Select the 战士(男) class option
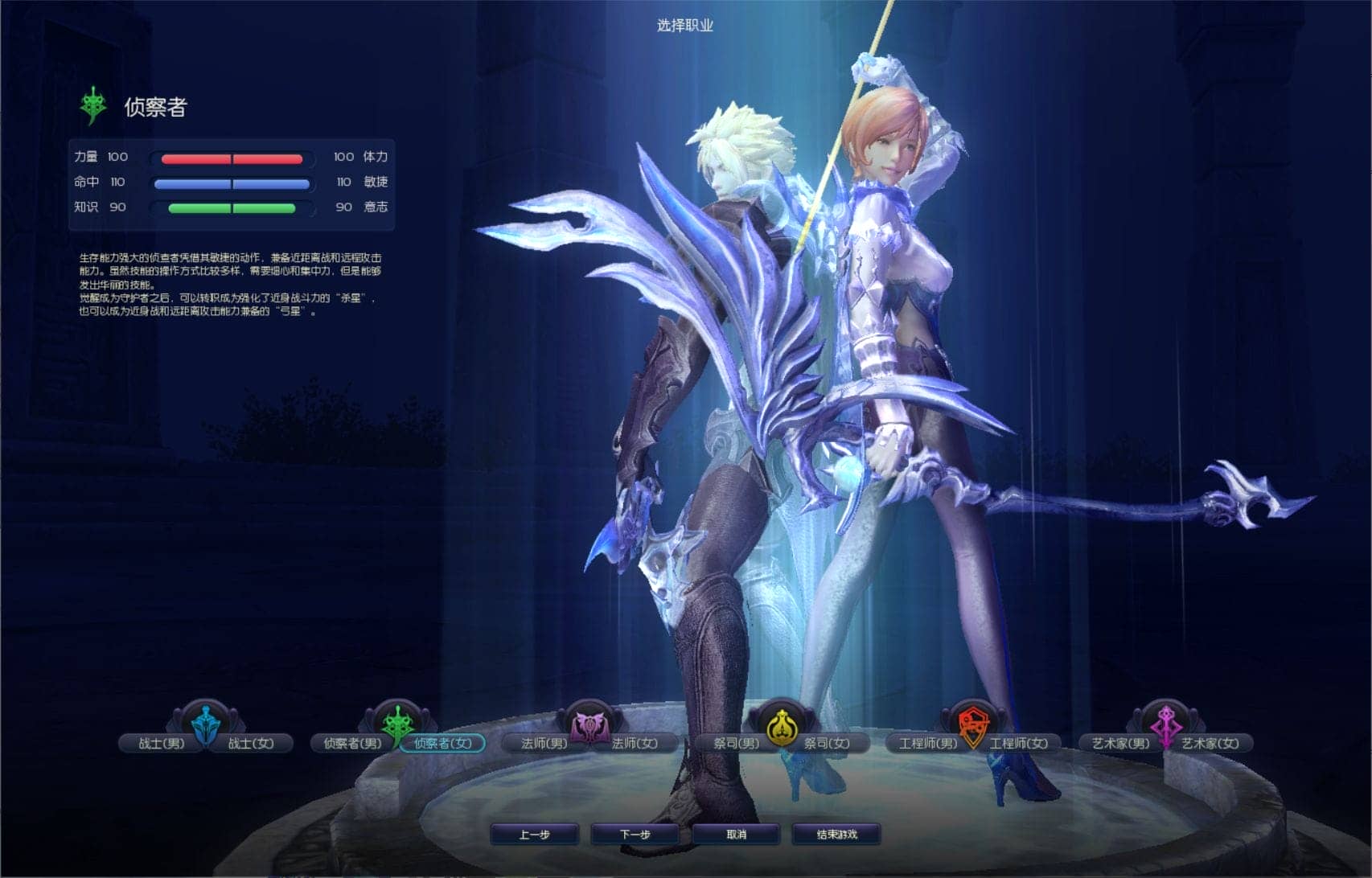The height and width of the screenshot is (878, 1372). coord(161,744)
